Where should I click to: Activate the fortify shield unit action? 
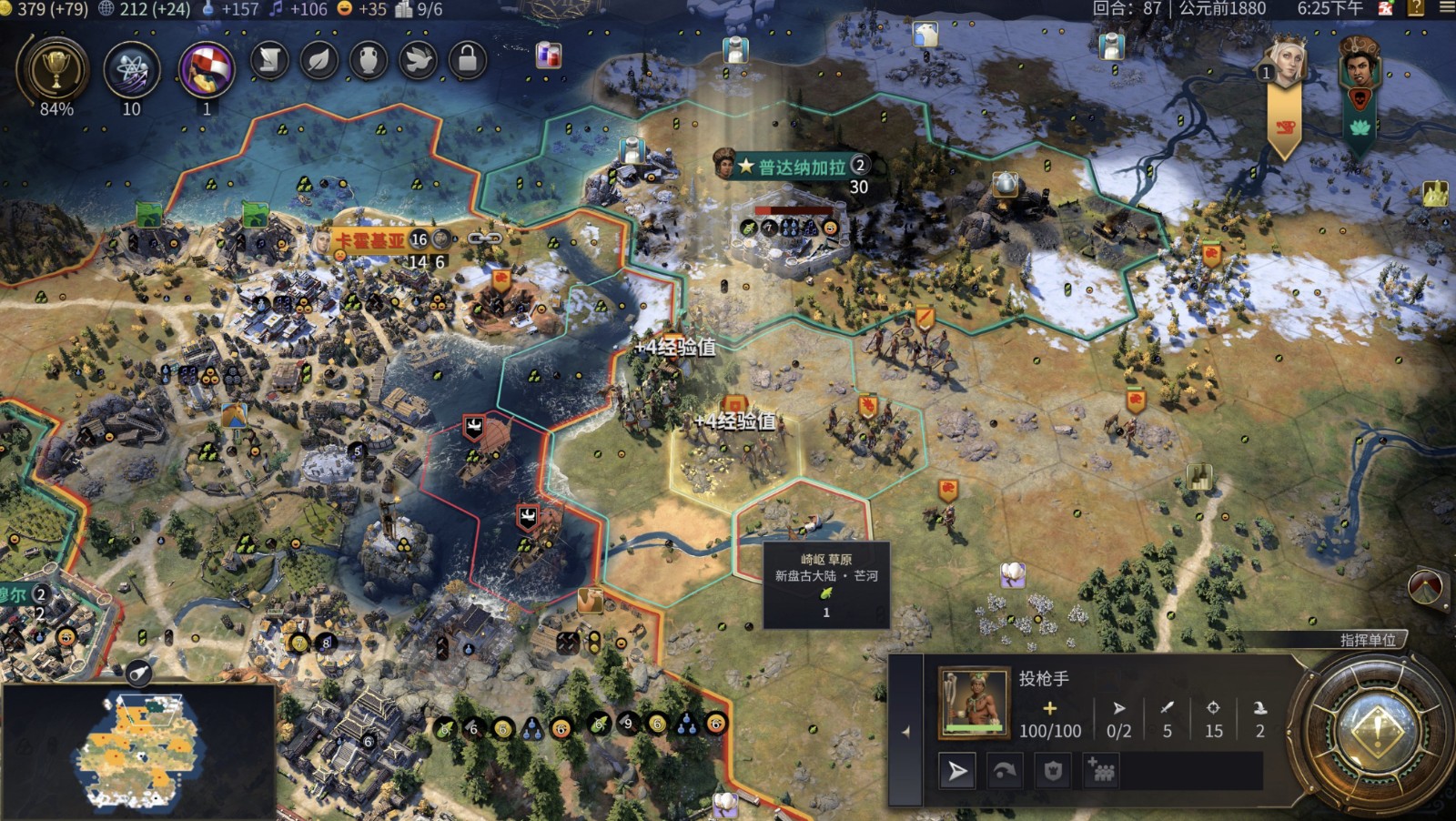tap(1053, 772)
